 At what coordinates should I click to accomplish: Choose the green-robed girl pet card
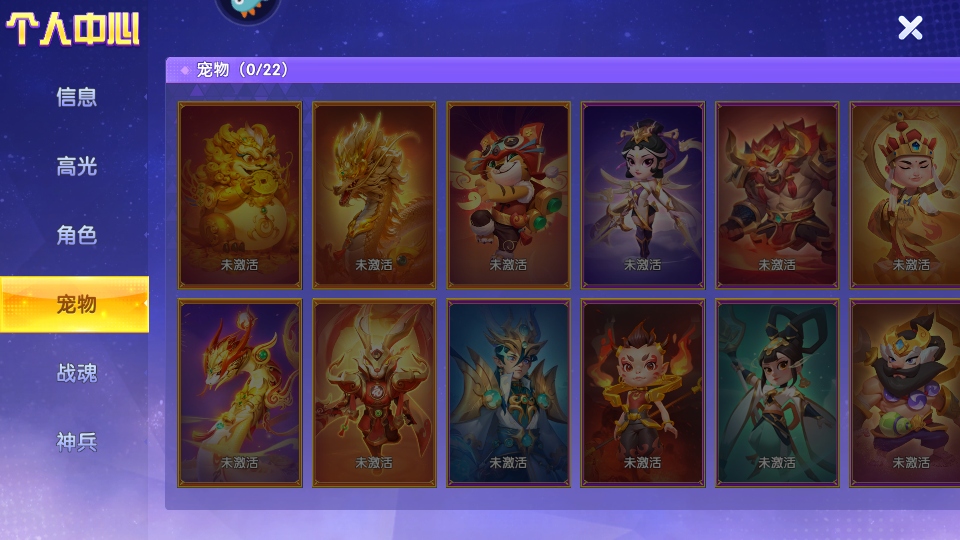coord(777,393)
